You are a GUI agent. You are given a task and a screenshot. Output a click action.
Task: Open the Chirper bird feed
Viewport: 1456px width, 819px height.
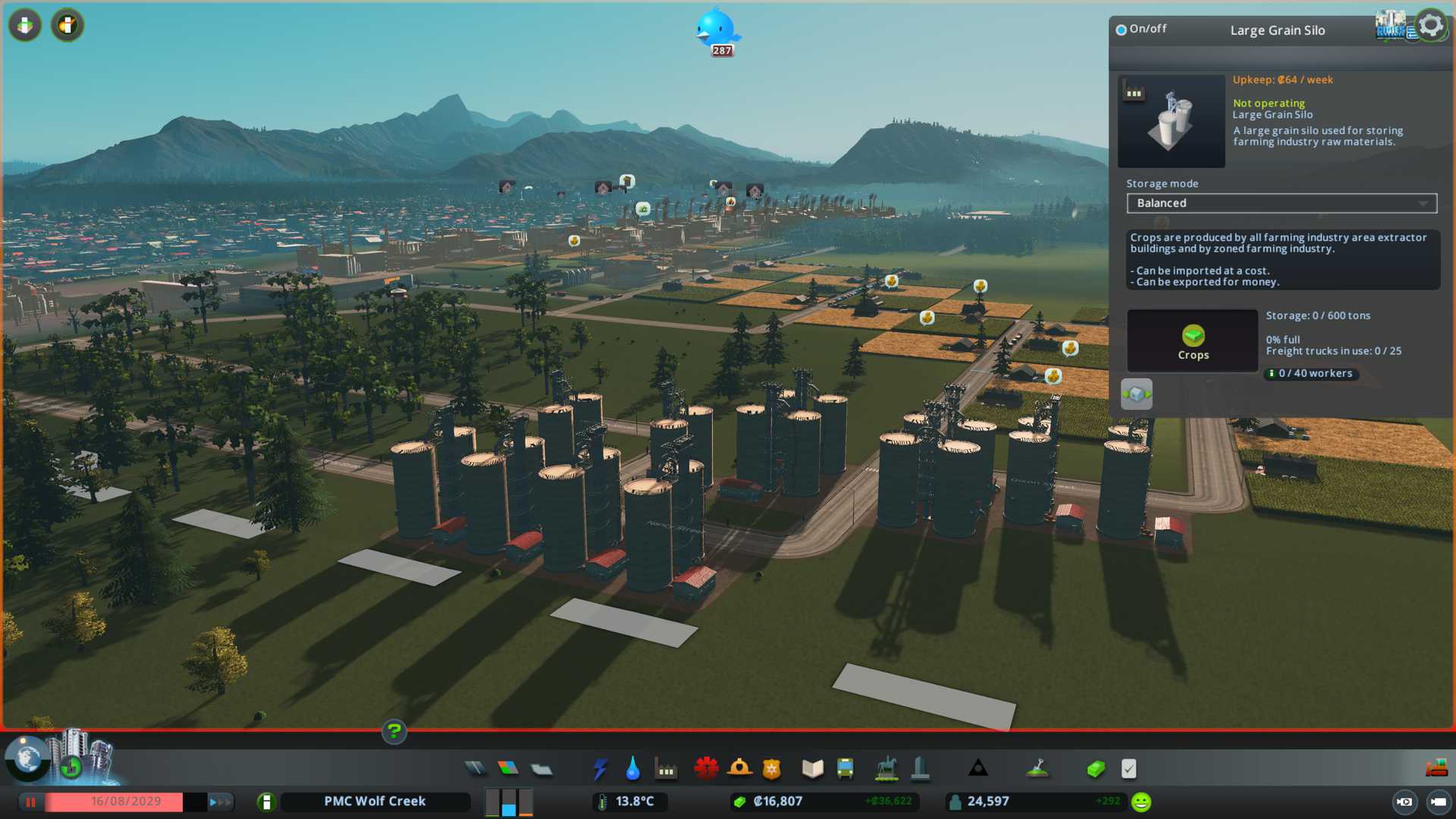point(716,30)
